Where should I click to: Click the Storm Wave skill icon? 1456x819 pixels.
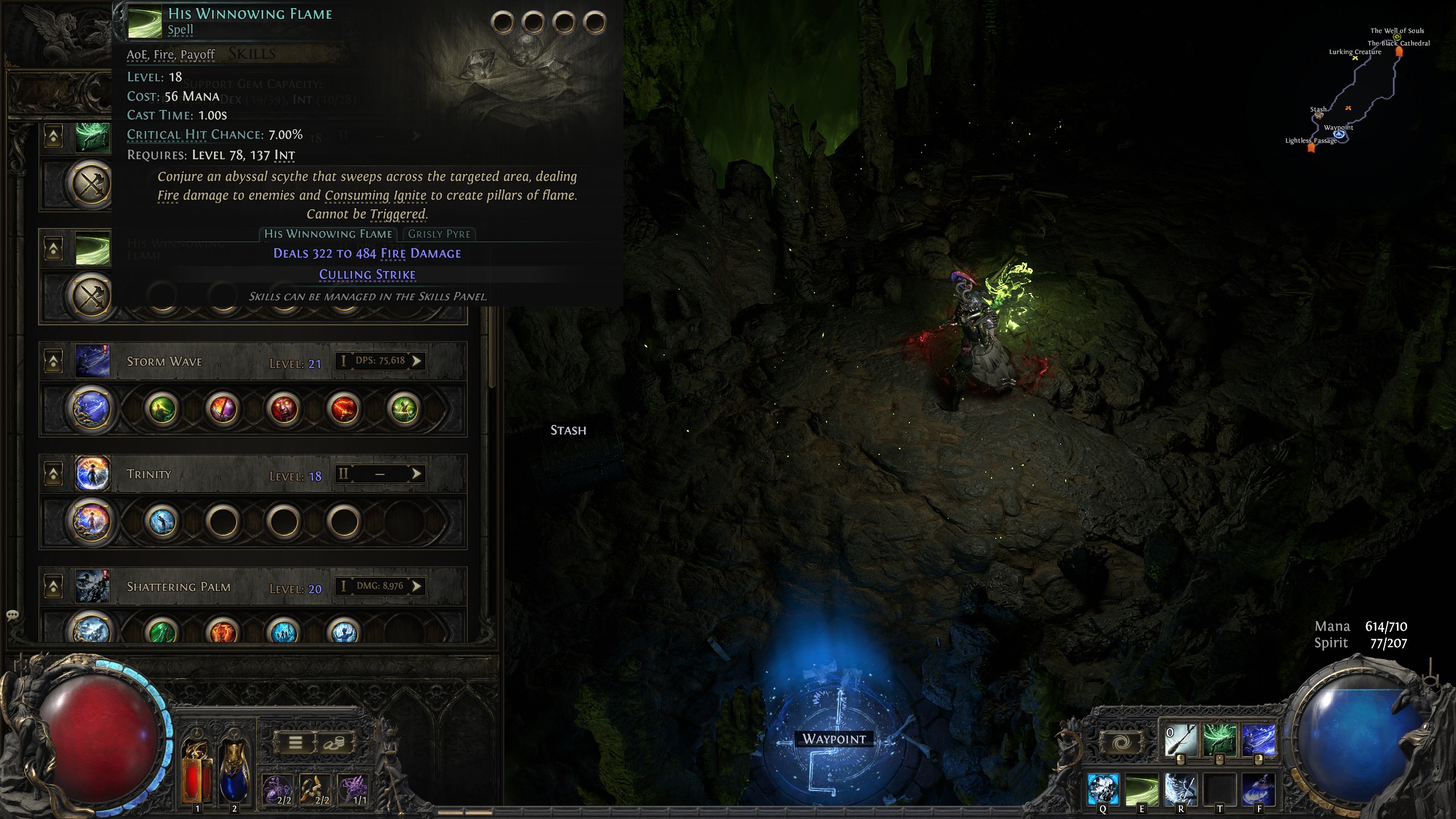coord(92,361)
